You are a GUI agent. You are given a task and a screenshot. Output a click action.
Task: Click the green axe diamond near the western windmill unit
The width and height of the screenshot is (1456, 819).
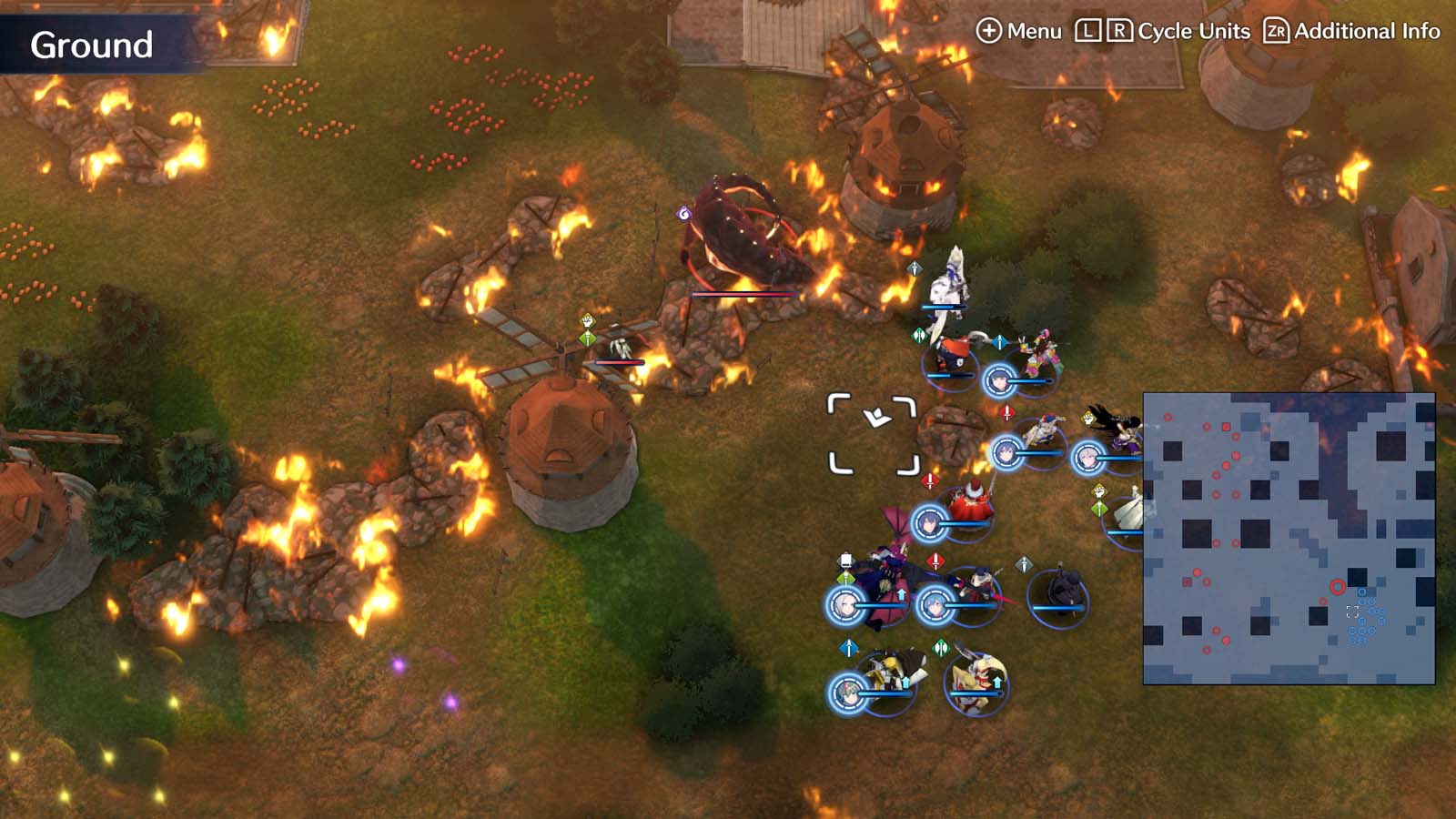587,339
